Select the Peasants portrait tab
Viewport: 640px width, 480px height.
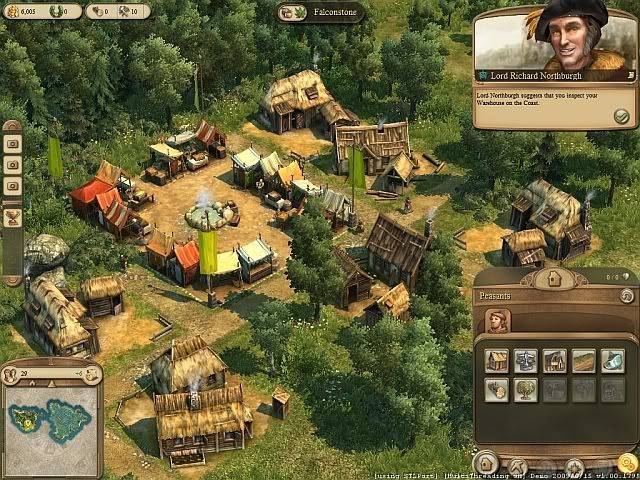pos(497,321)
